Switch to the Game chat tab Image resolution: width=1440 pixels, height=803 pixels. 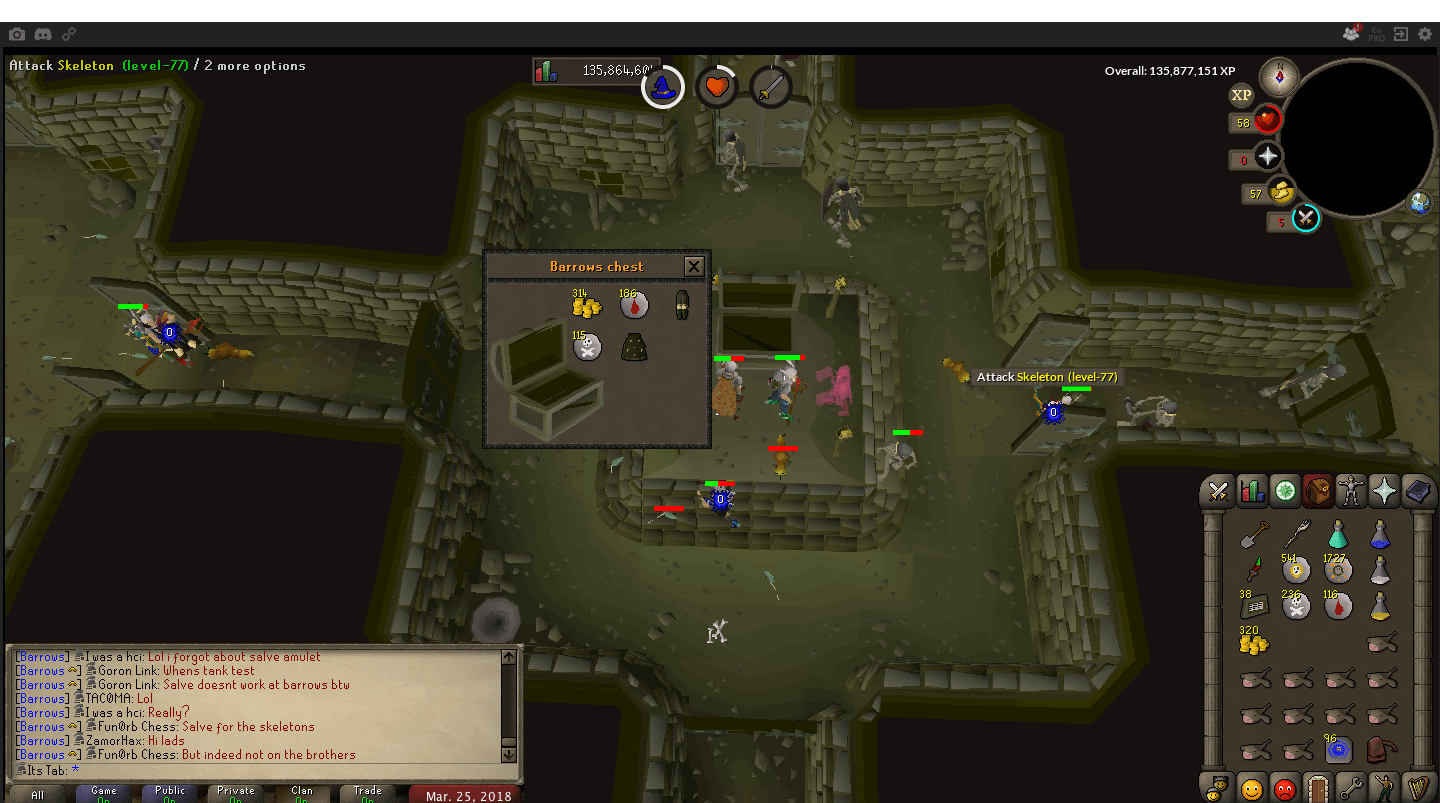pos(101,793)
